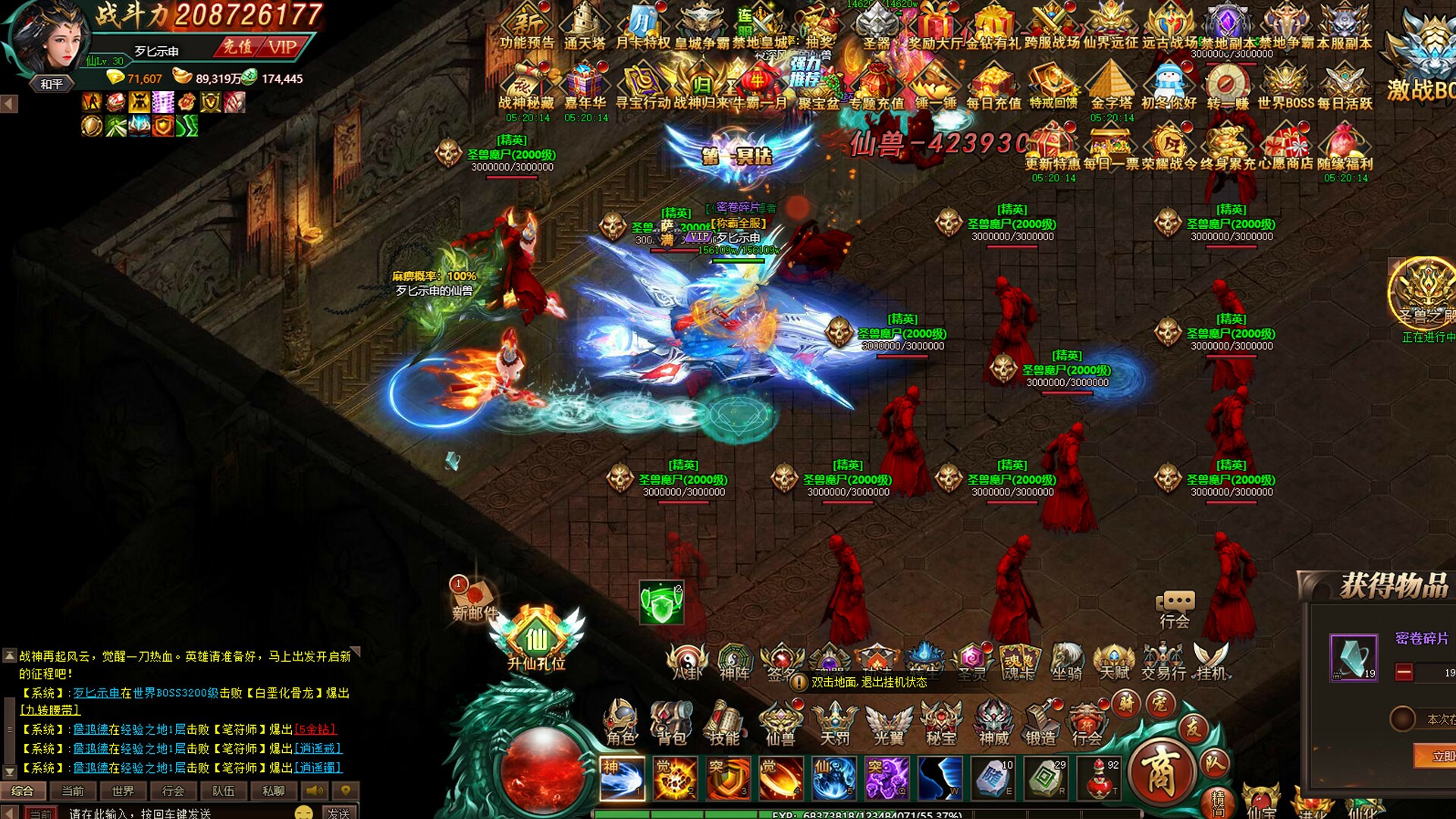Image resolution: width=1456 pixels, height=819 pixels.
Task: Switch chat to the 世界 tab
Action: pos(123,791)
